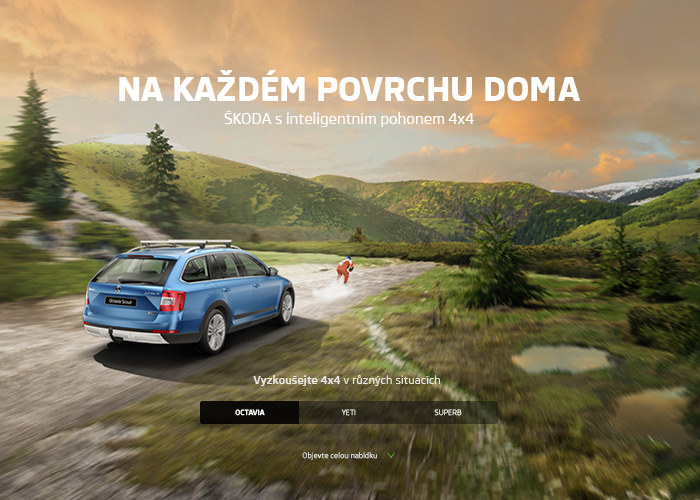This screenshot has height=500, width=700.
Task: Select the OCTAVIA tab
Action: pos(250,412)
